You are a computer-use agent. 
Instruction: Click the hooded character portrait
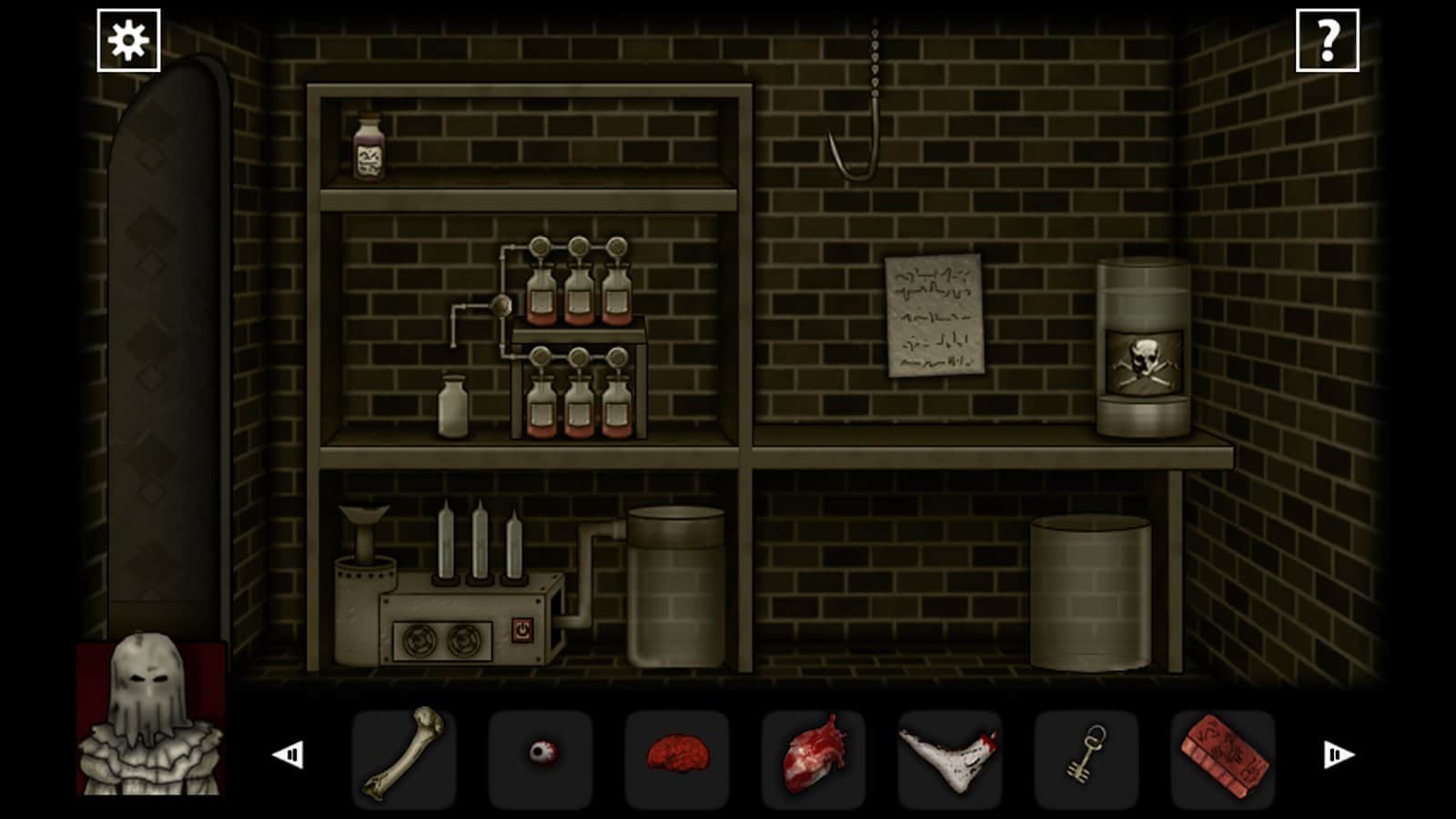tap(151, 717)
